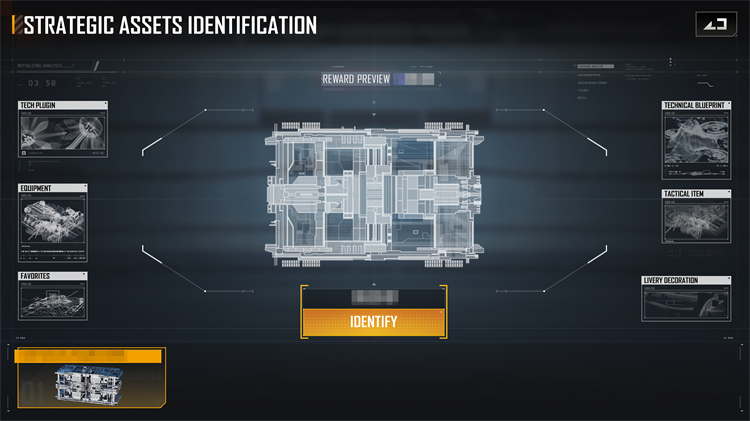Open the Reward Preview

pyautogui.click(x=356, y=78)
